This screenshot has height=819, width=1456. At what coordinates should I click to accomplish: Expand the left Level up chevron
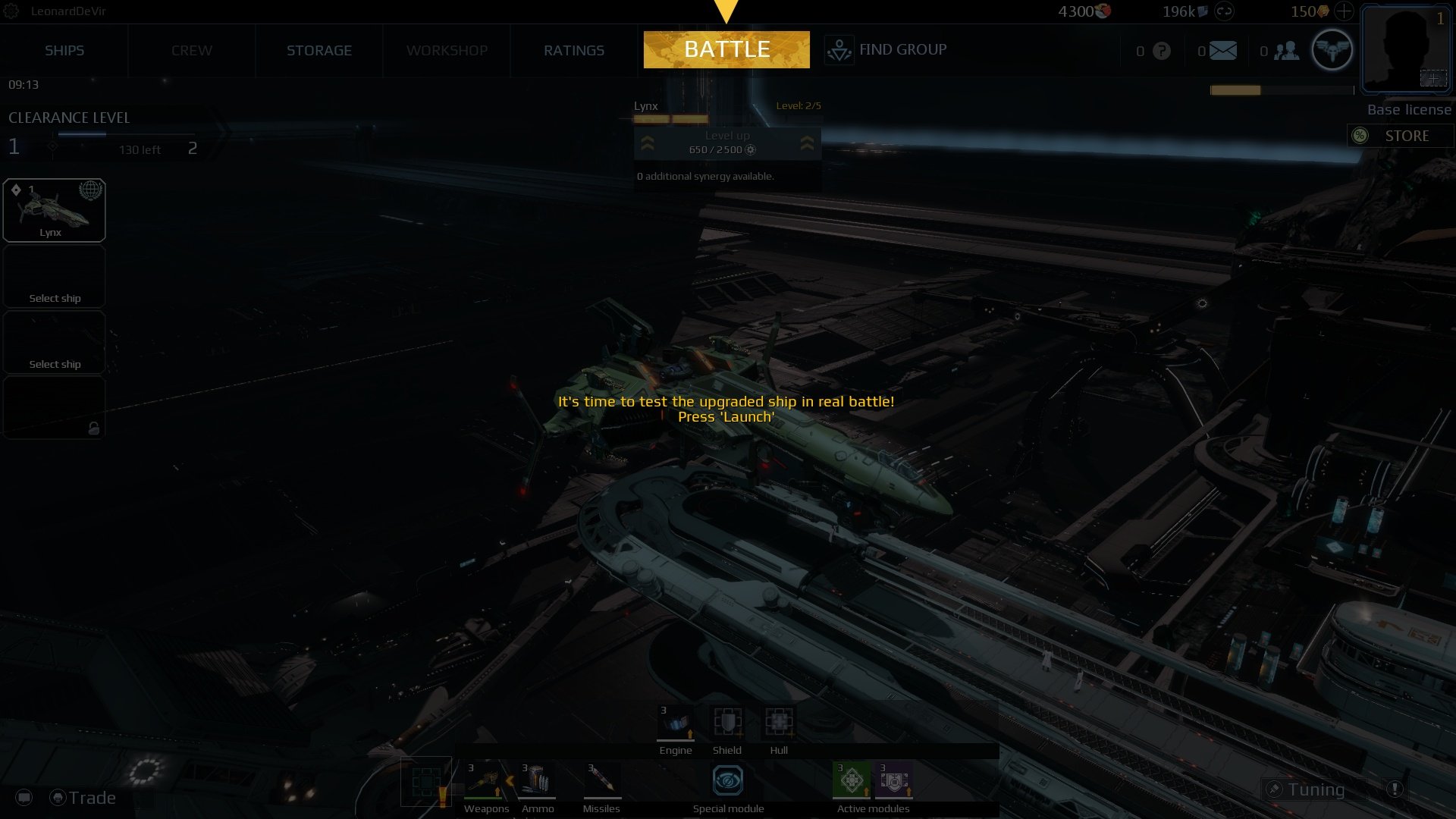pos(648,143)
